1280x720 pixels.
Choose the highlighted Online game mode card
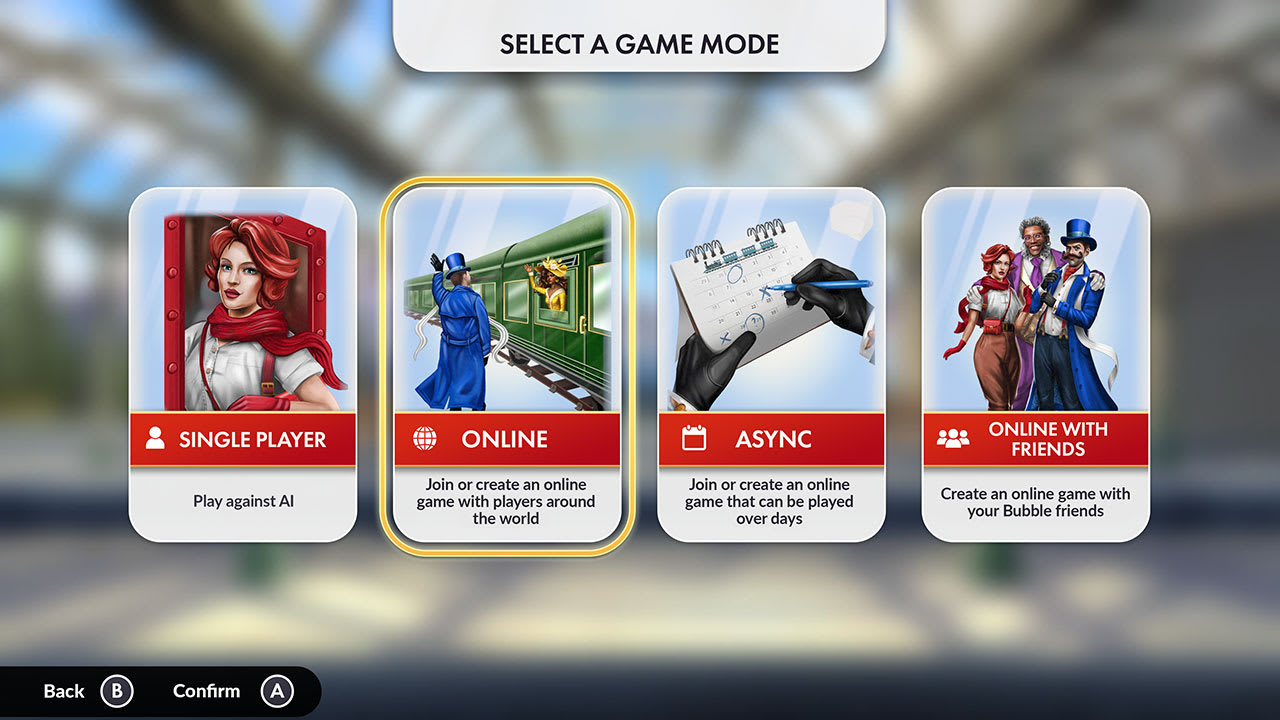(508, 360)
